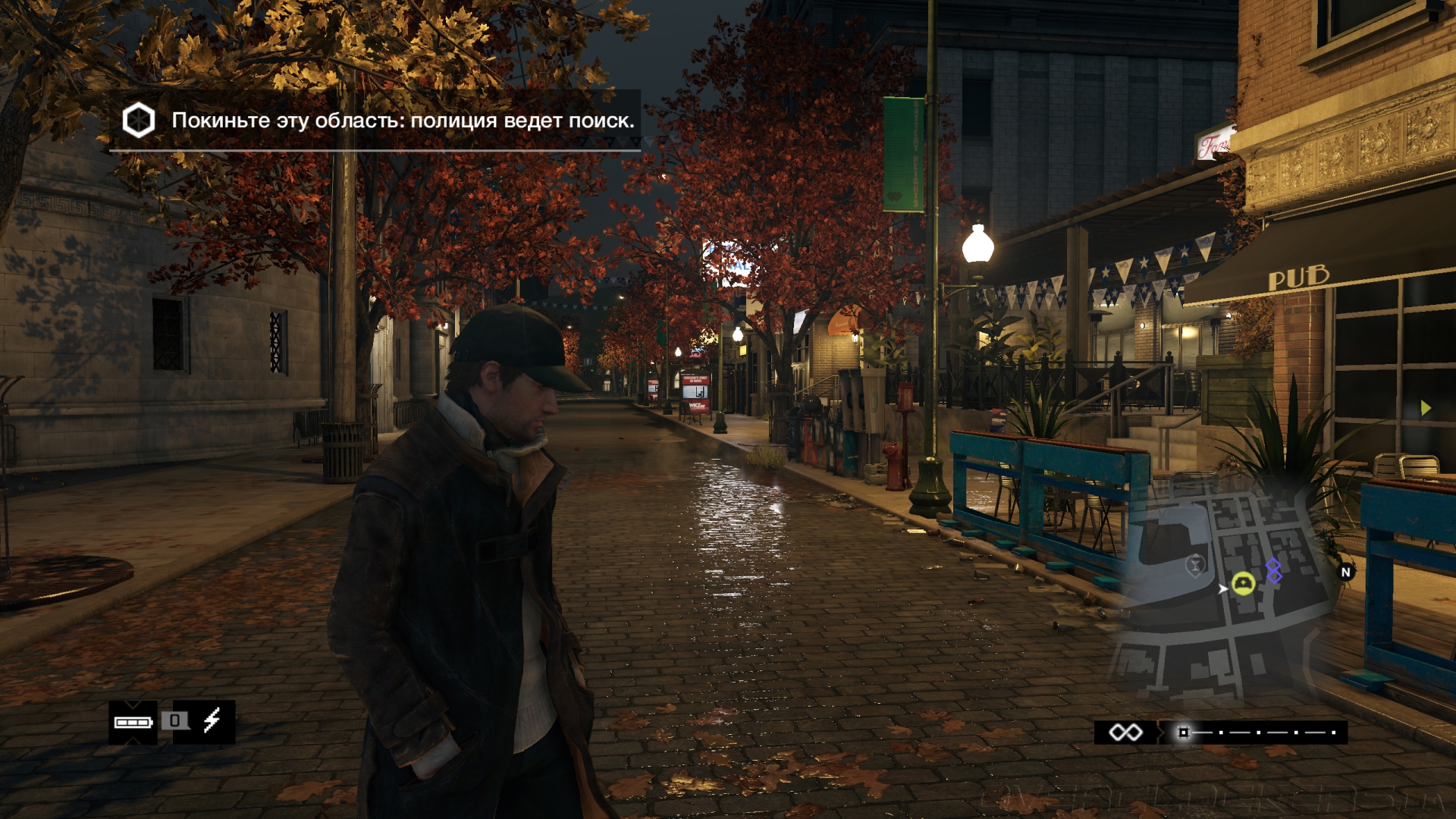Select the lightning bolt hack icon

[x=212, y=720]
